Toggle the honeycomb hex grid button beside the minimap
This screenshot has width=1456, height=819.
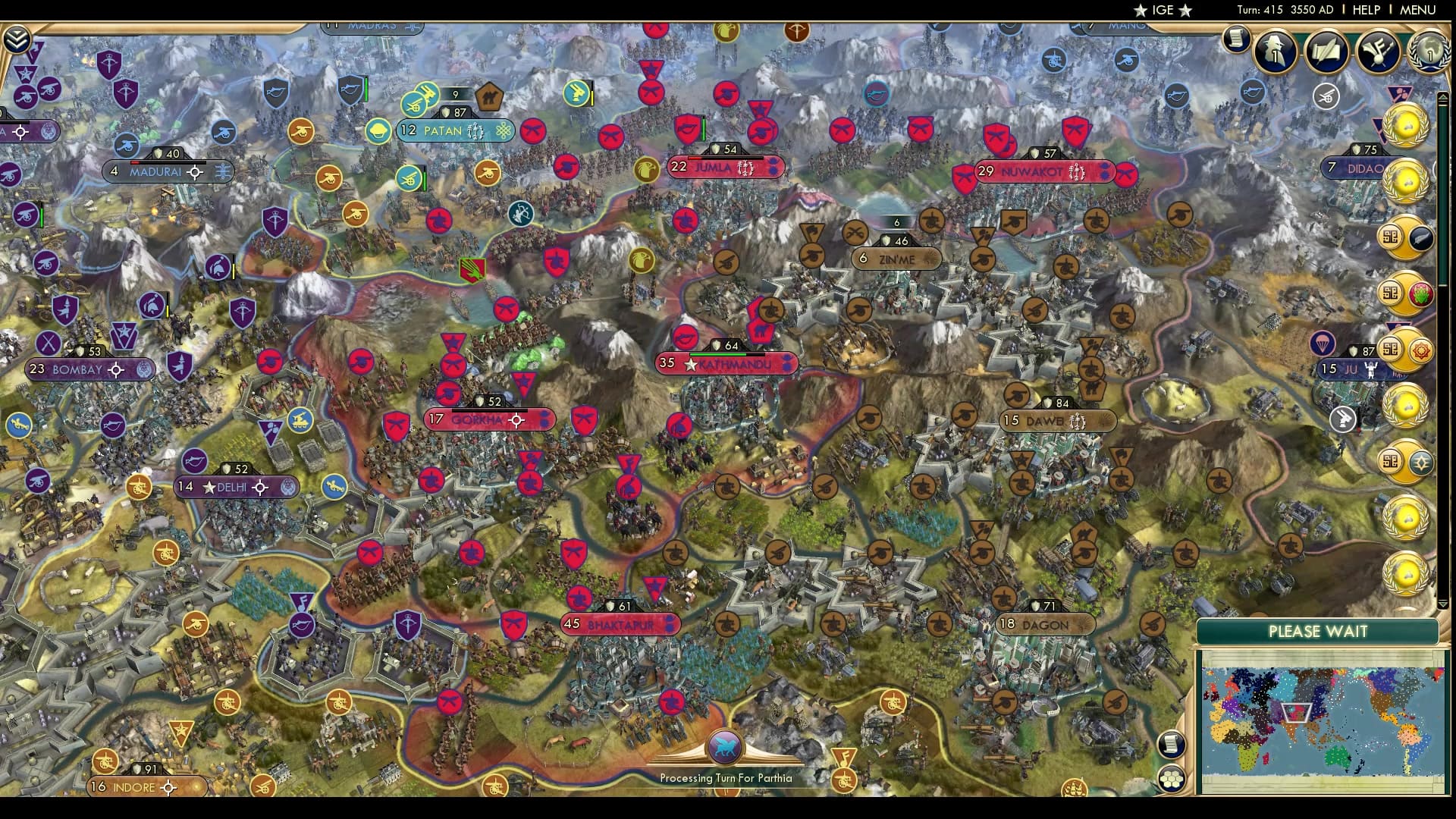coord(1171,779)
